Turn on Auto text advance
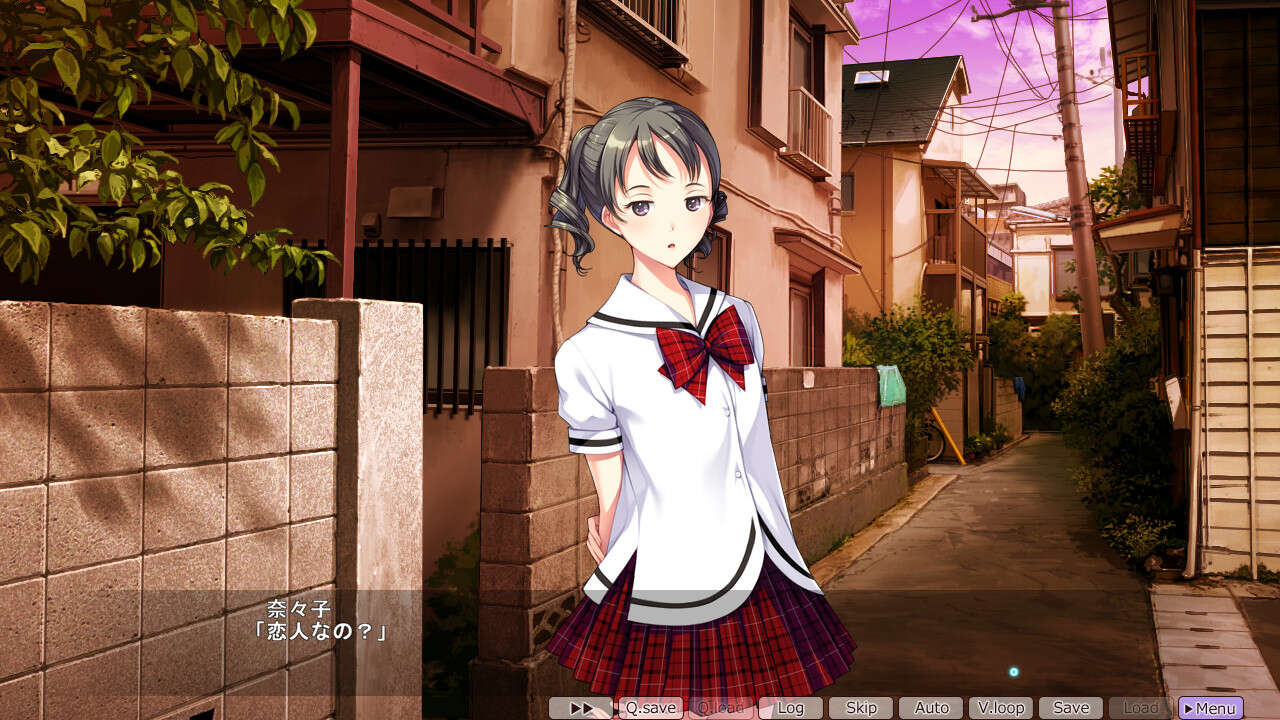The height and width of the screenshot is (720, 1280). (x=932, y=707)
